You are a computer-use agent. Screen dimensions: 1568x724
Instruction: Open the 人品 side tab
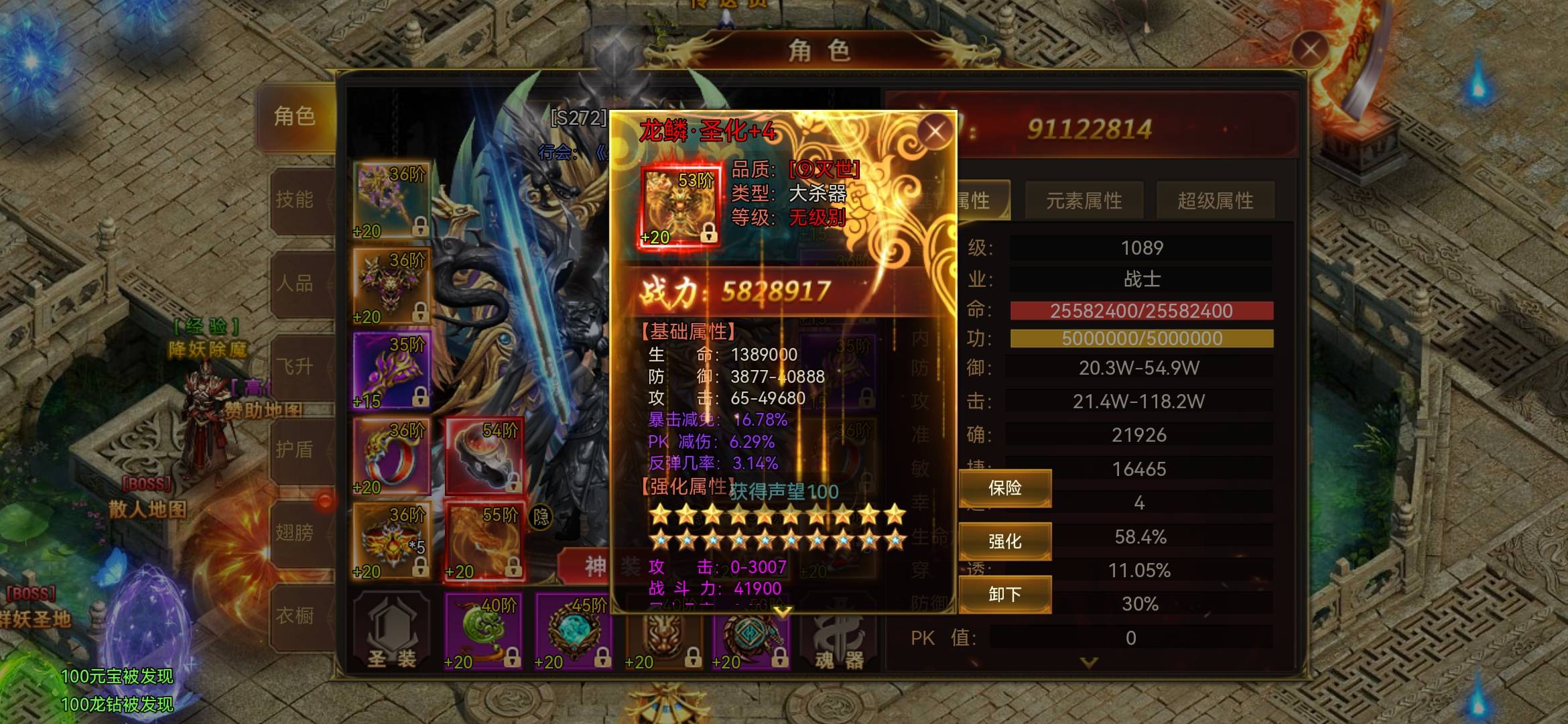[295, 283]
